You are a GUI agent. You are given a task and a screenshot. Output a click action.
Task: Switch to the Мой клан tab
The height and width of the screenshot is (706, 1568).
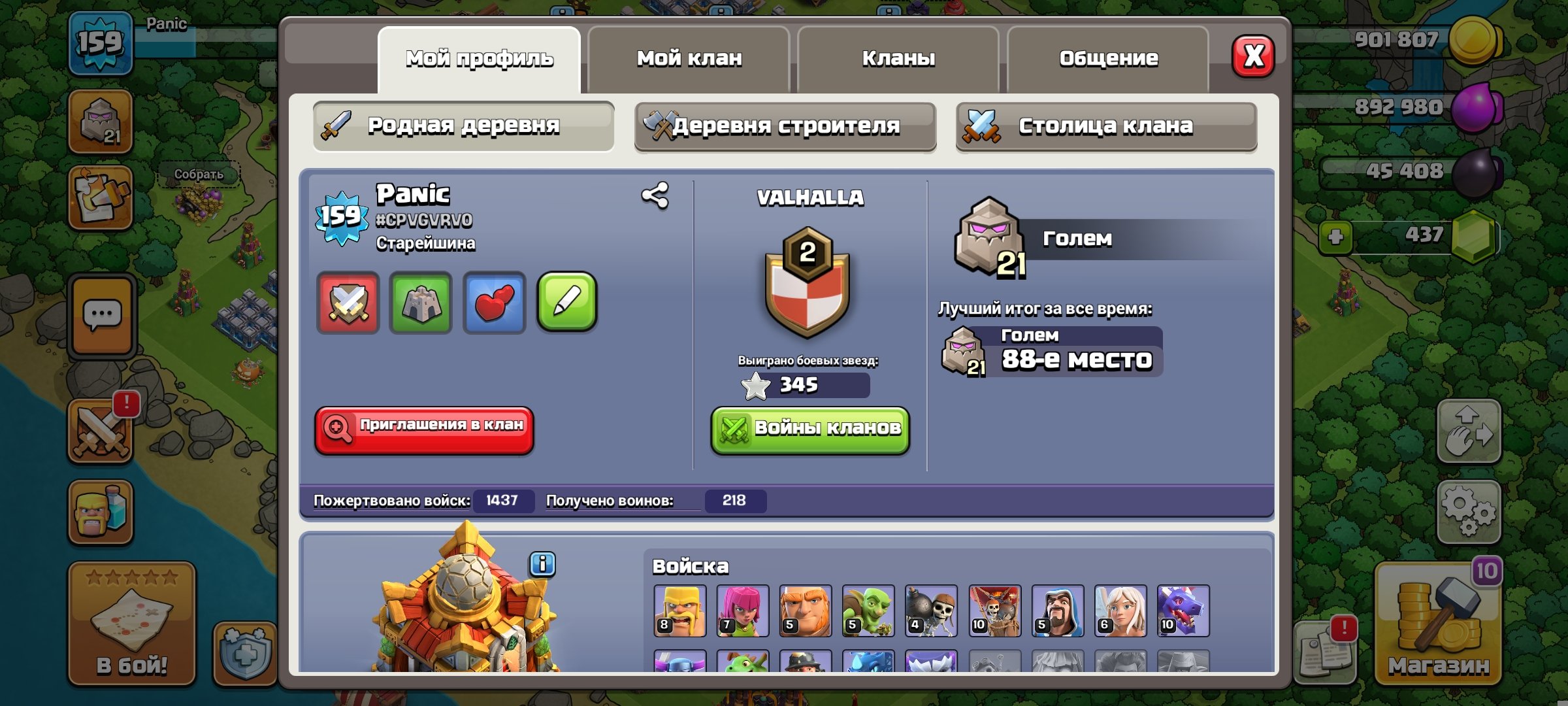689,59
